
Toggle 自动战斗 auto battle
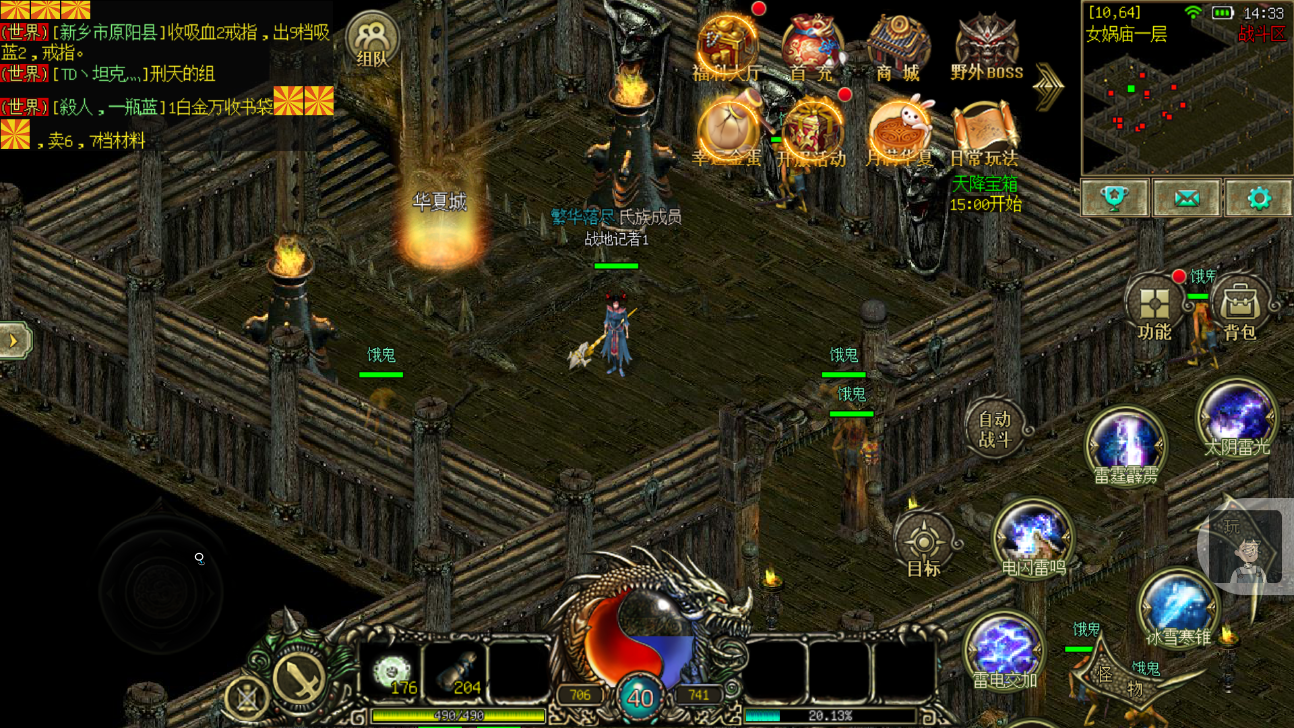(x=994, y=427)
